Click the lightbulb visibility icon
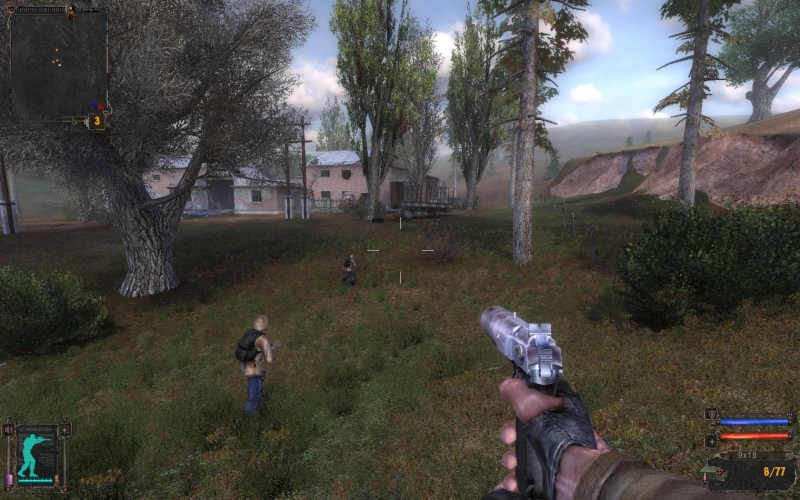The image size is (800, 500). coord(65,430)
